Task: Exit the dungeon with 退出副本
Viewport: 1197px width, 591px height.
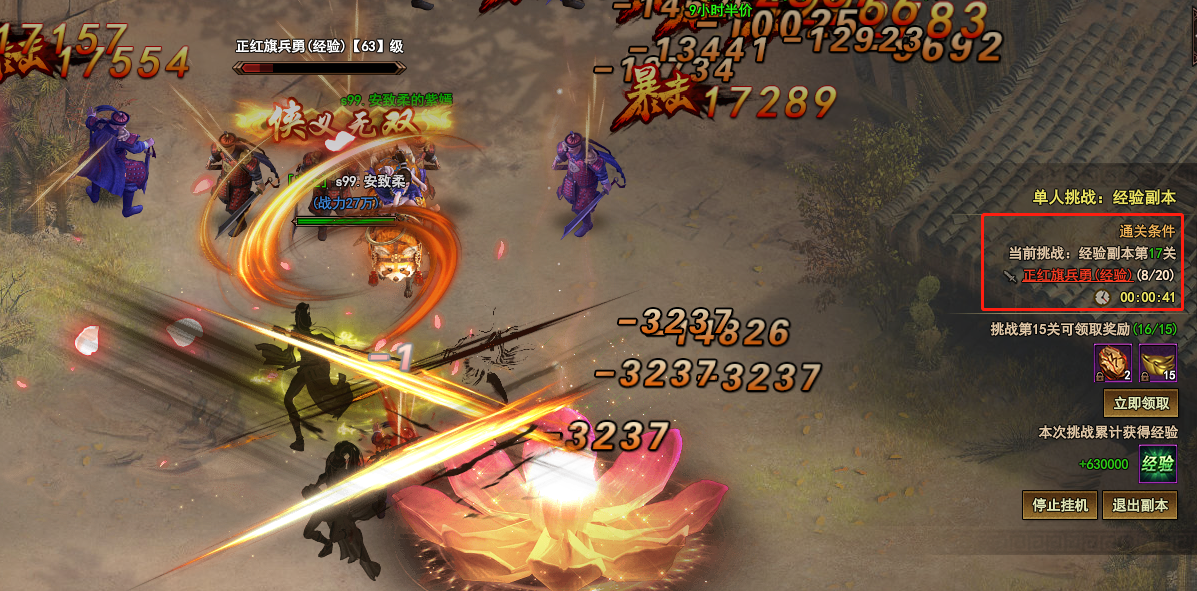Action: click(1140, 505)
